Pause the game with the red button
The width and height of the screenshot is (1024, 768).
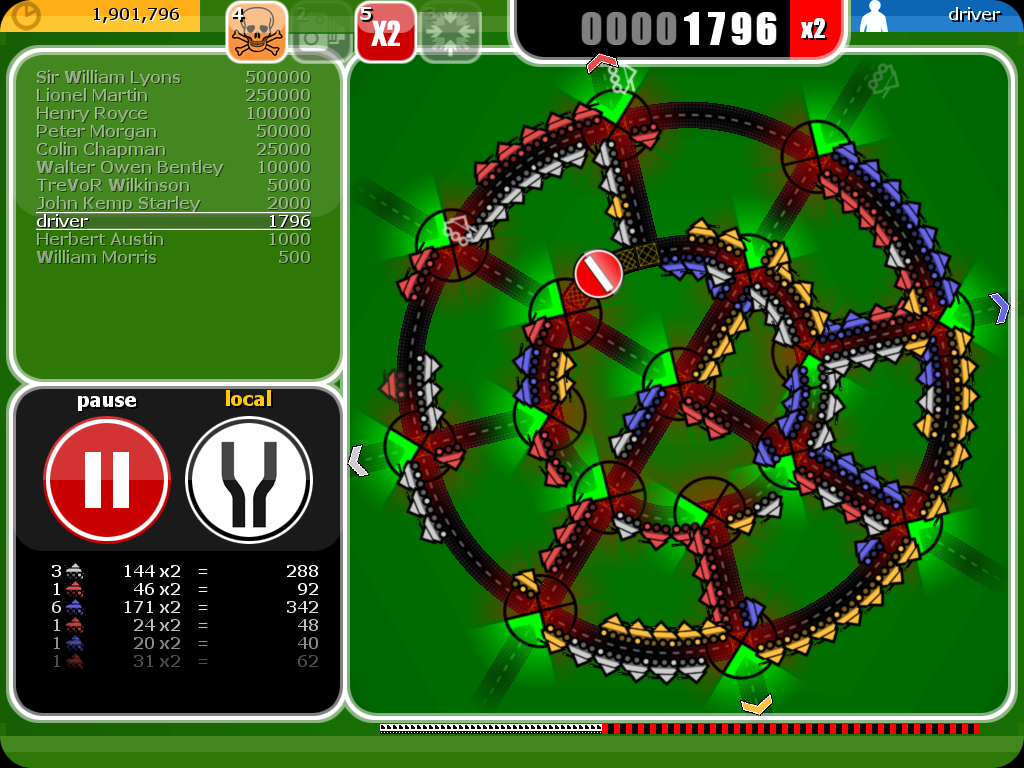click(x=107, y=480)
